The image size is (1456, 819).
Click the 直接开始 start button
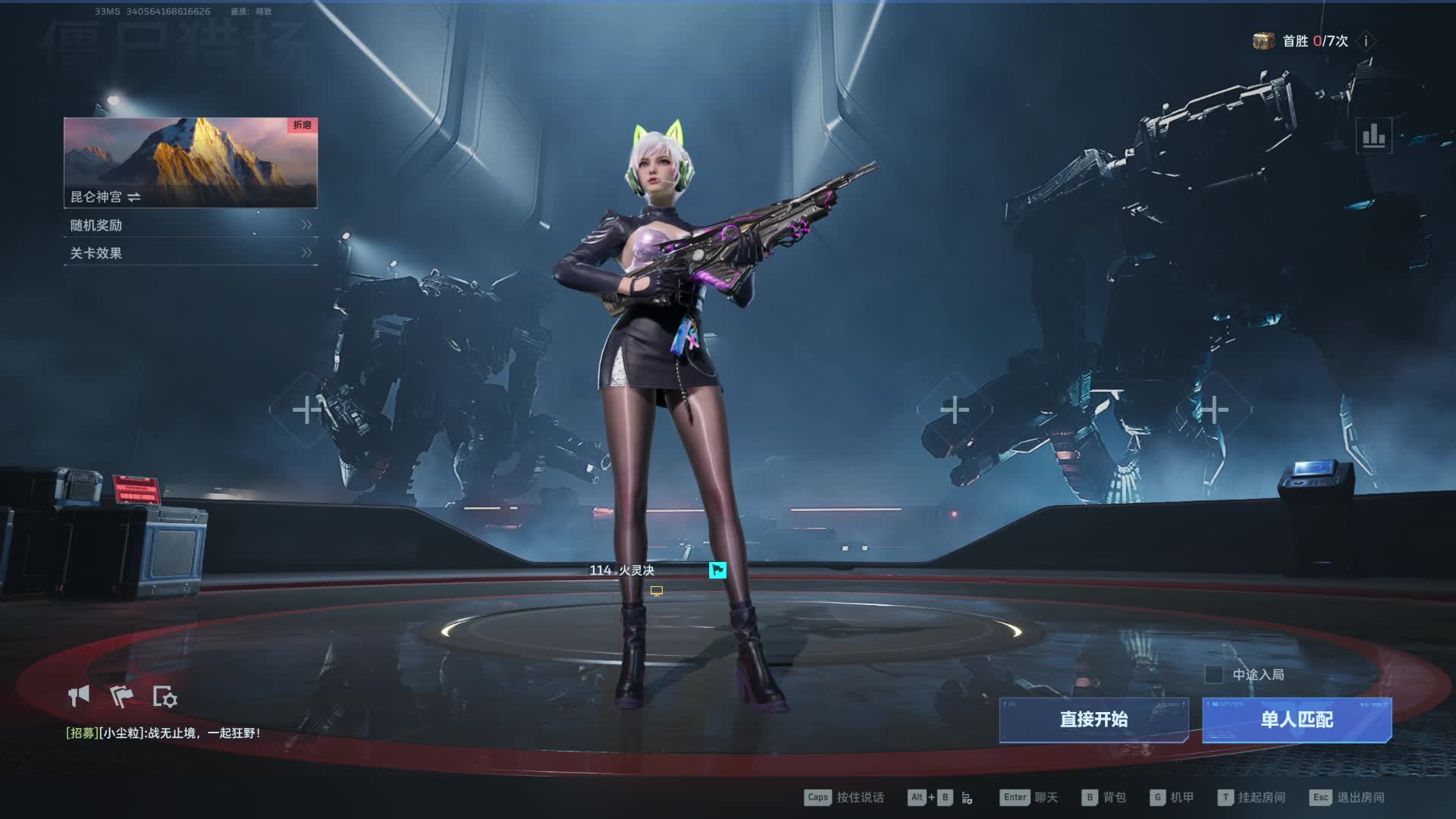[x=1094, y=720]
